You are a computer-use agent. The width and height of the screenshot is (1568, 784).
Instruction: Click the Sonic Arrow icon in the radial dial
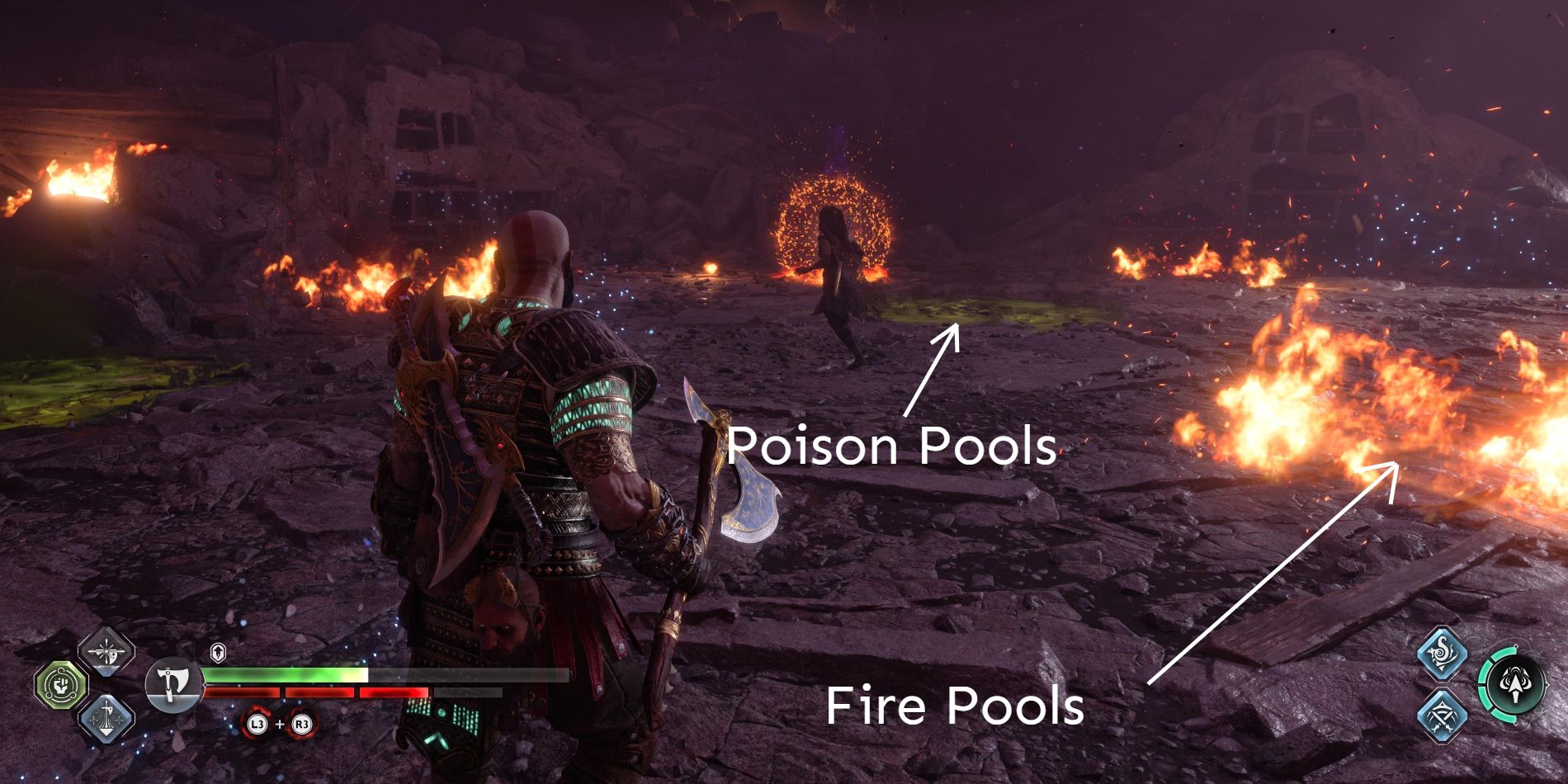click(1514, 684)
